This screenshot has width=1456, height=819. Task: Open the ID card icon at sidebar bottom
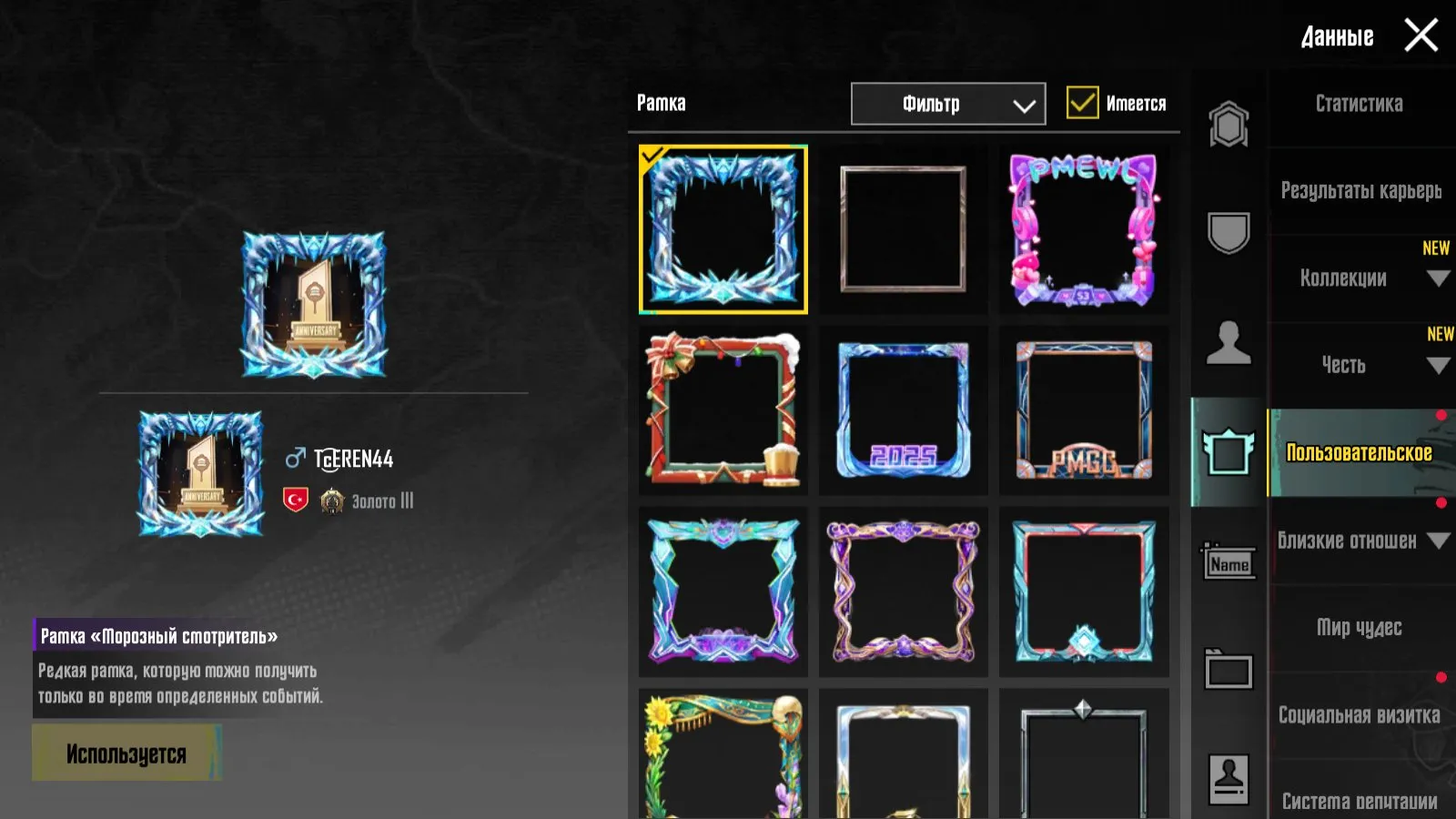tap(1228, 776)
